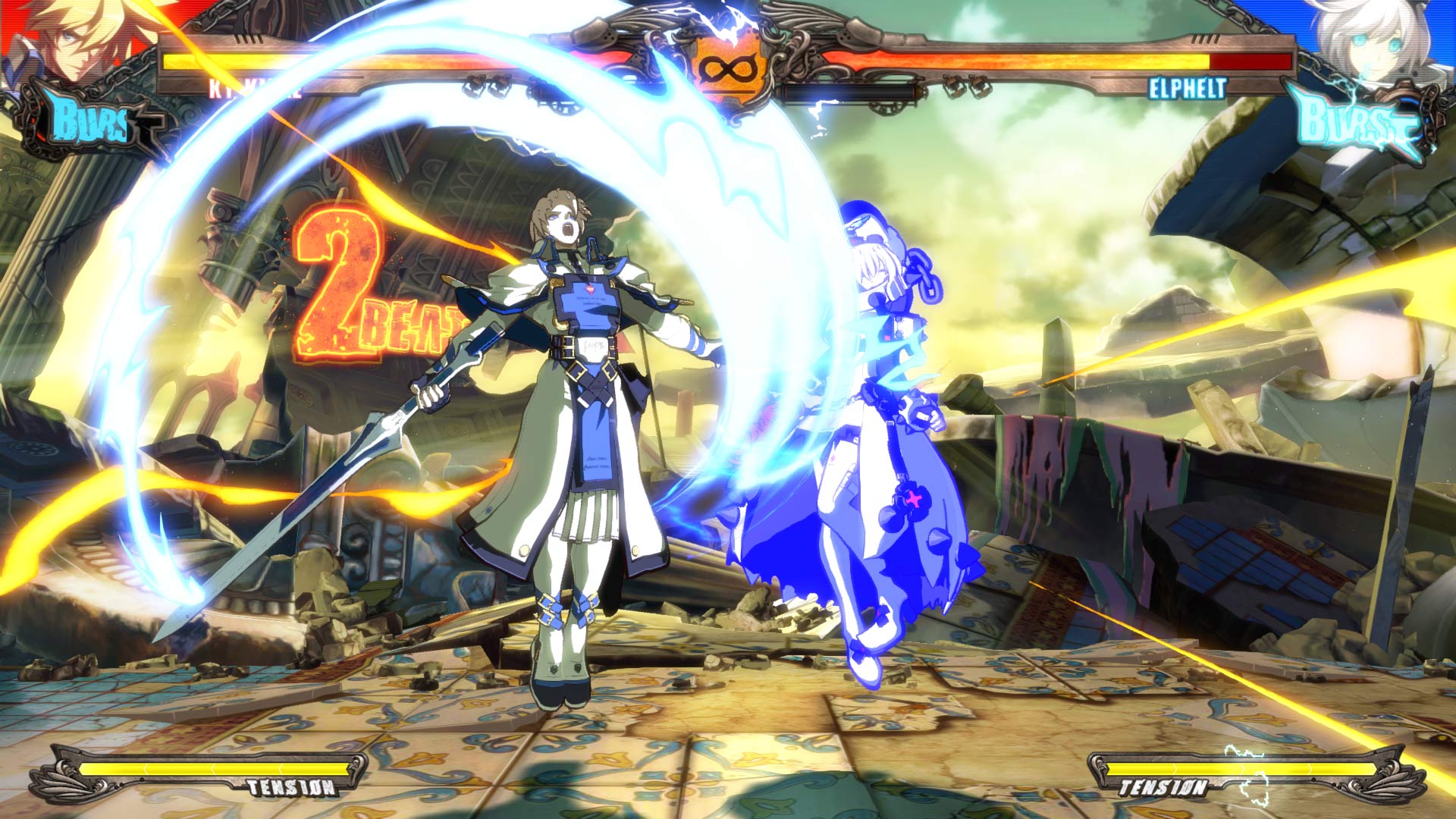Select the ELPHELT name label
The height and width of the screenshot is (819, 1456).
(1187, 89)
